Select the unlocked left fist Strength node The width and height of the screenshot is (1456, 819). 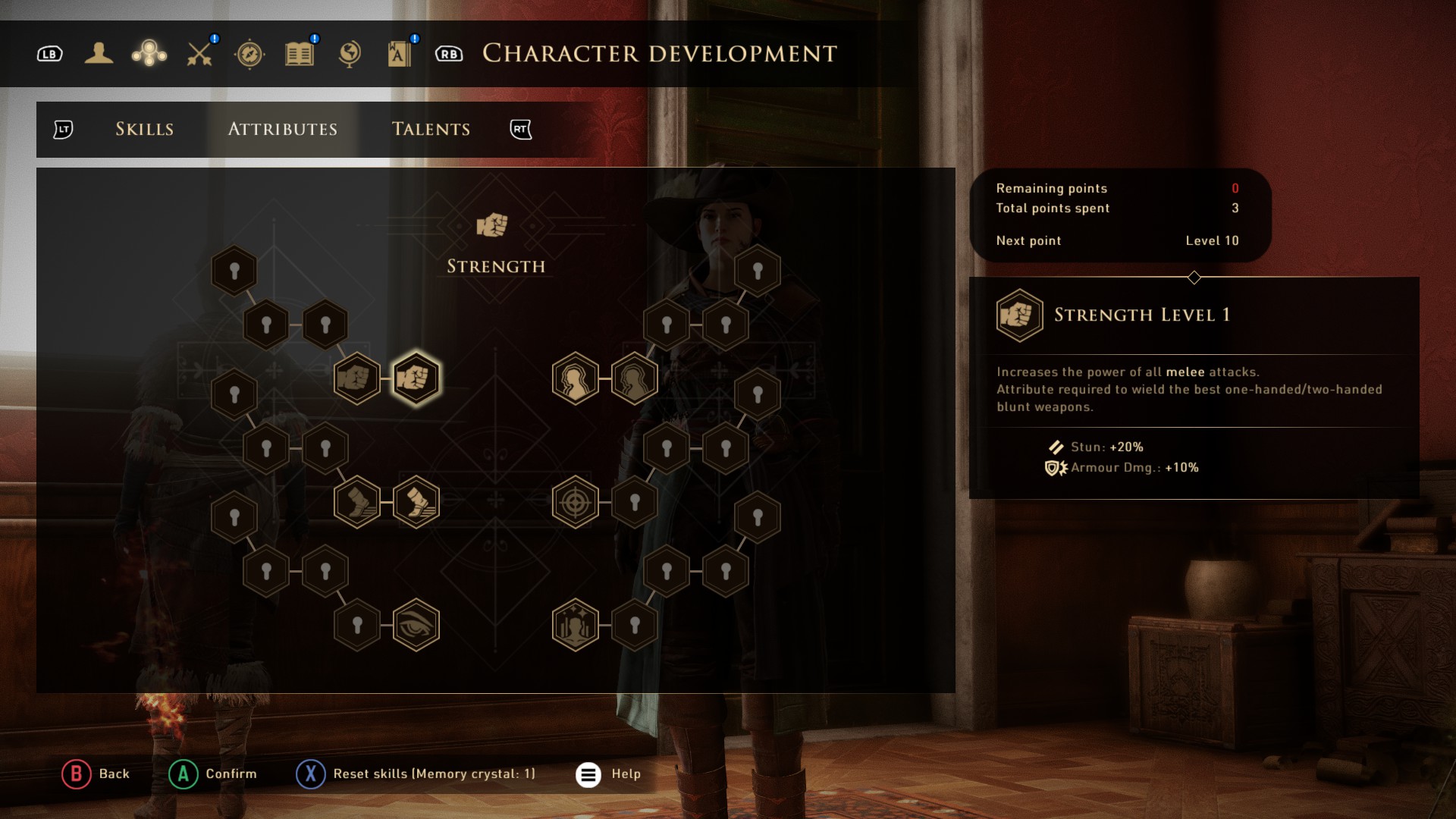click(x=357, y=377)
